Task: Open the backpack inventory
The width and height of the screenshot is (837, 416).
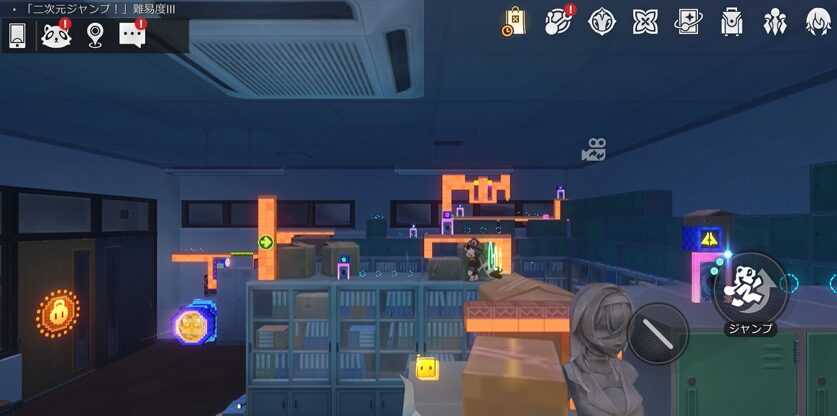Action: click(732, 22)
